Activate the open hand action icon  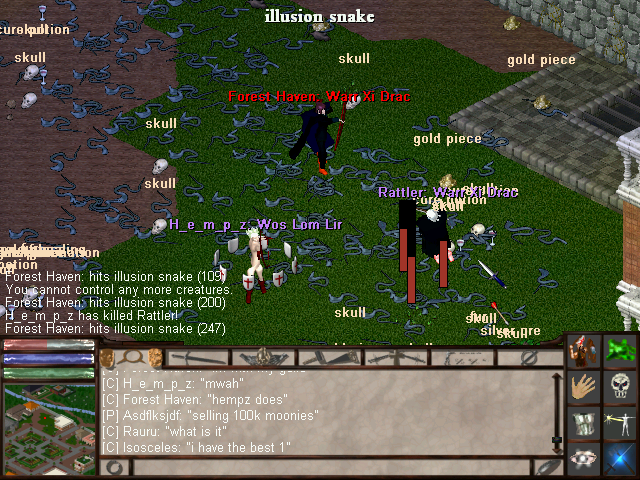pos(584,386)
